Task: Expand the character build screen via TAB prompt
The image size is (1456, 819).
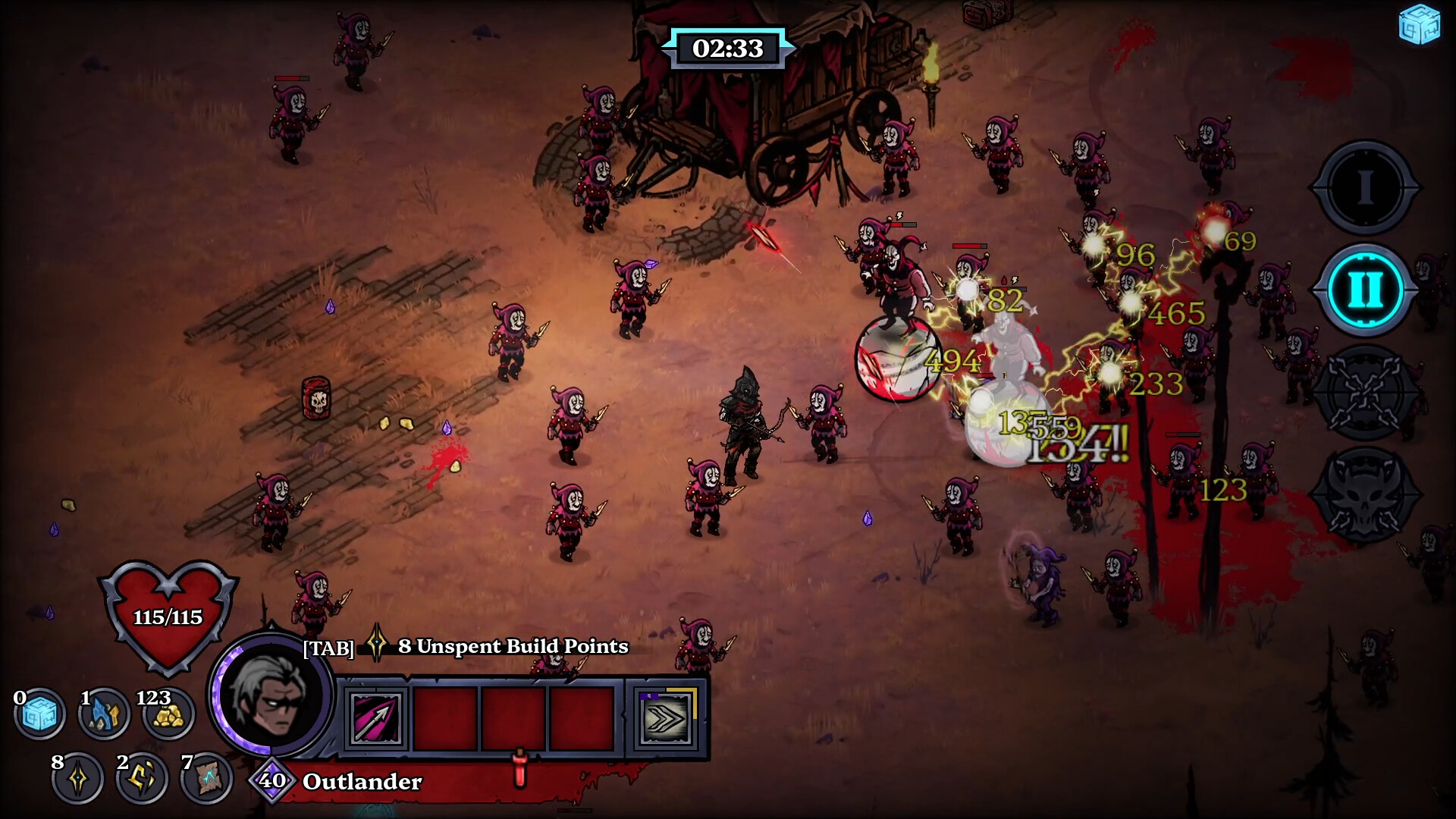Action: click(328, 648)
